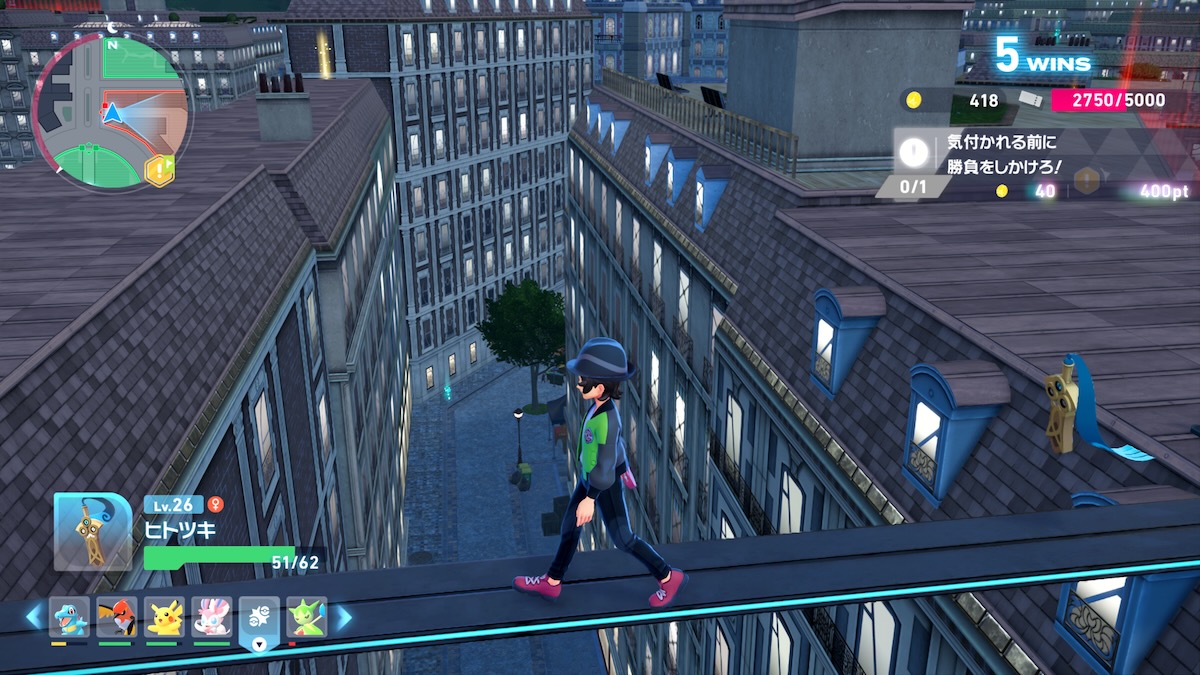
Task: Switch to Pikachu in the party bar
Action: [164, 617]
